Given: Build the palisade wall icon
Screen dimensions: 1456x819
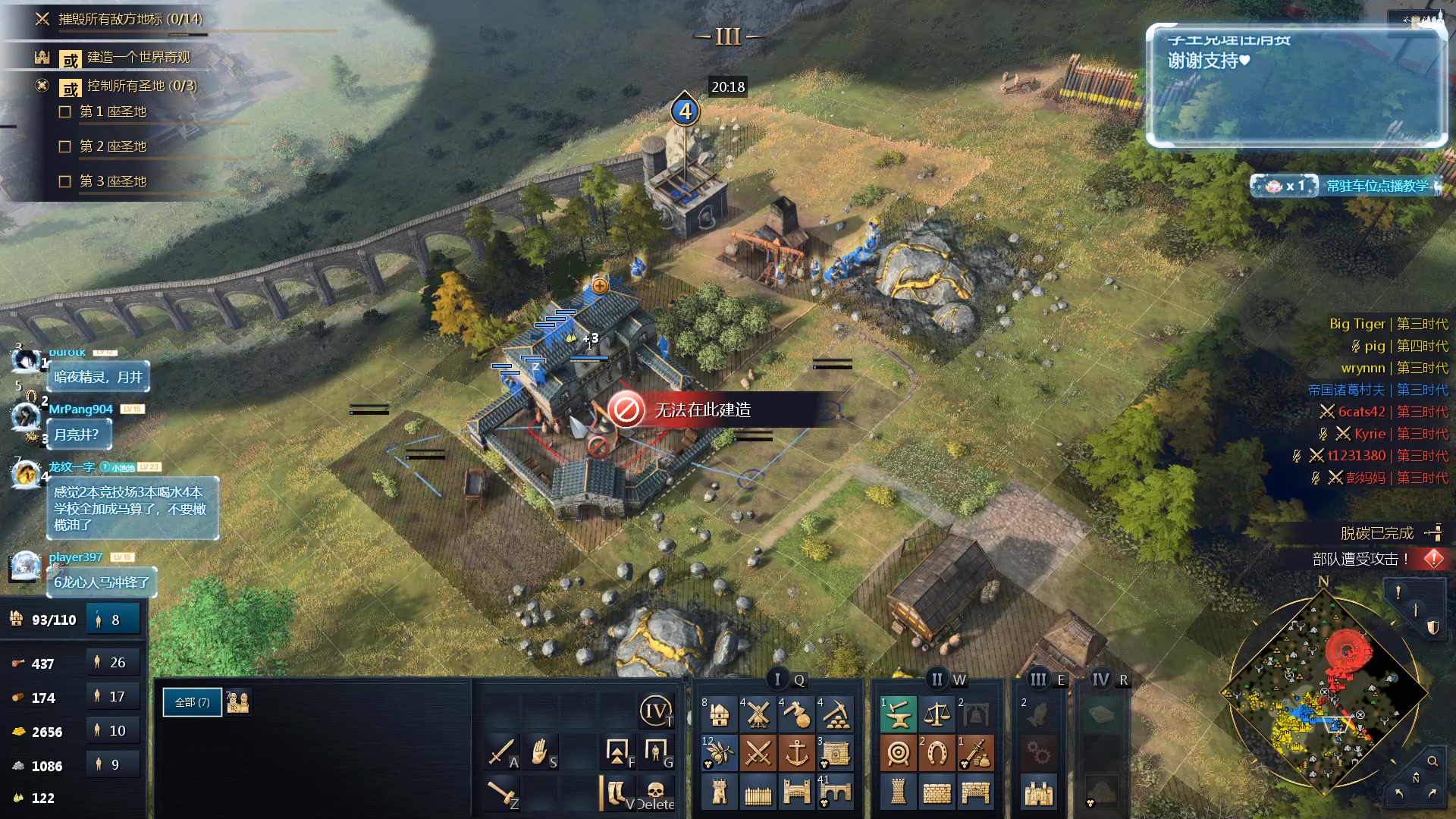Looking at the screenshot, I should 758,793.
